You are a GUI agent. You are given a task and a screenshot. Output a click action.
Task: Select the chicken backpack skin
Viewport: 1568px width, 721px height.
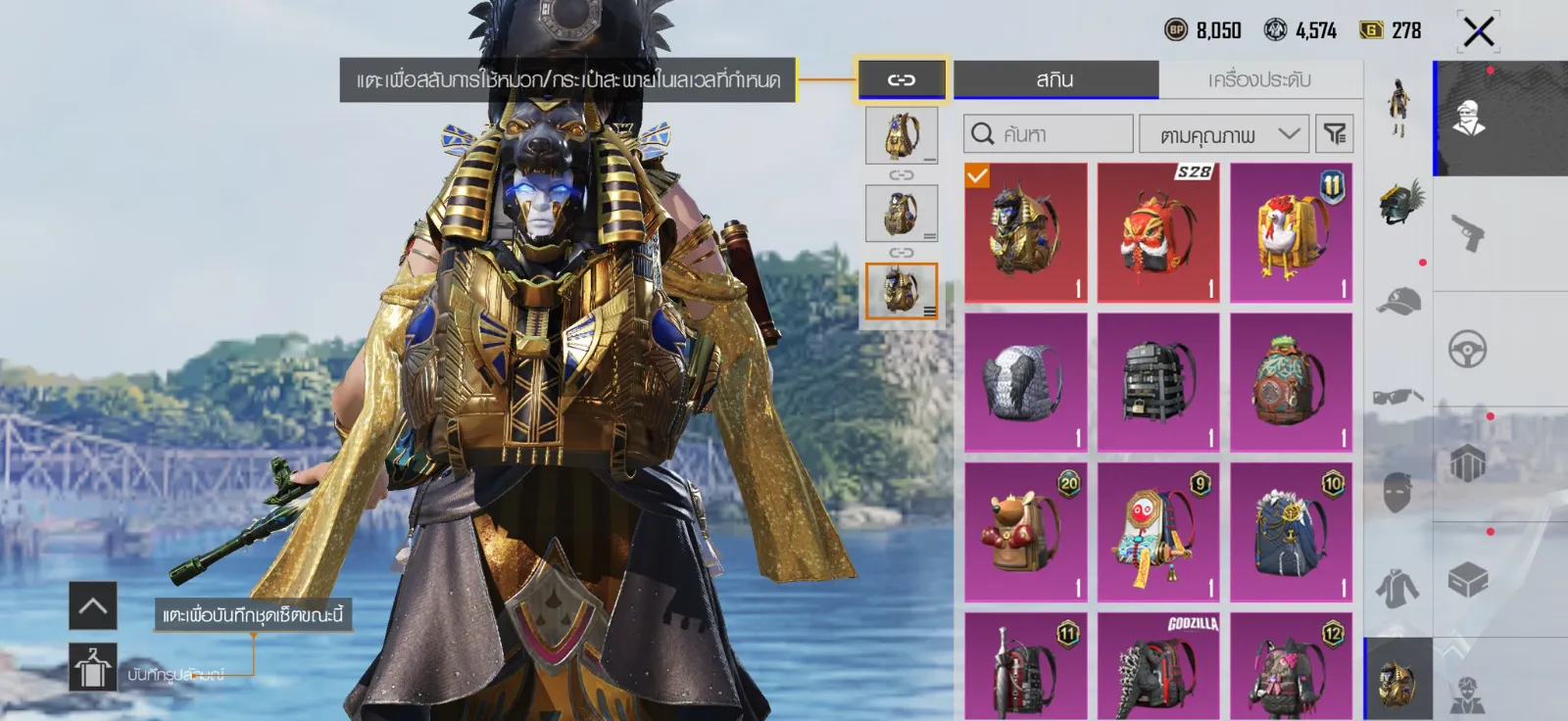(x=1291, y=232)
